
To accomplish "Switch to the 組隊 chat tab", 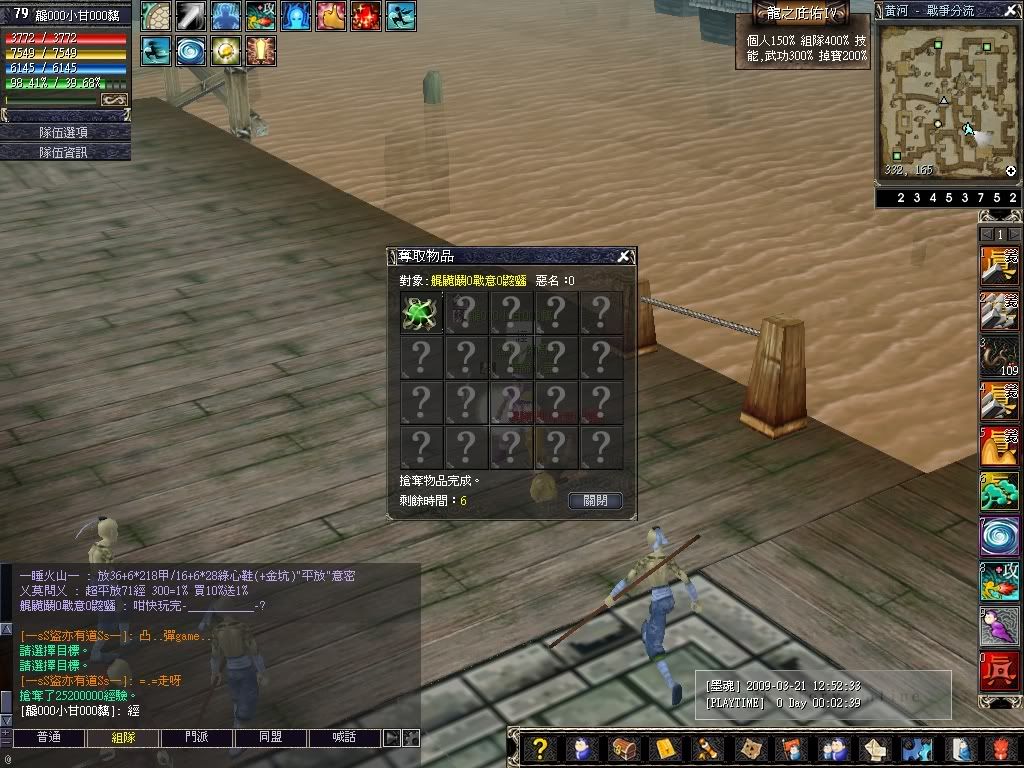I will pyautogui.click(x=122, y=738).
